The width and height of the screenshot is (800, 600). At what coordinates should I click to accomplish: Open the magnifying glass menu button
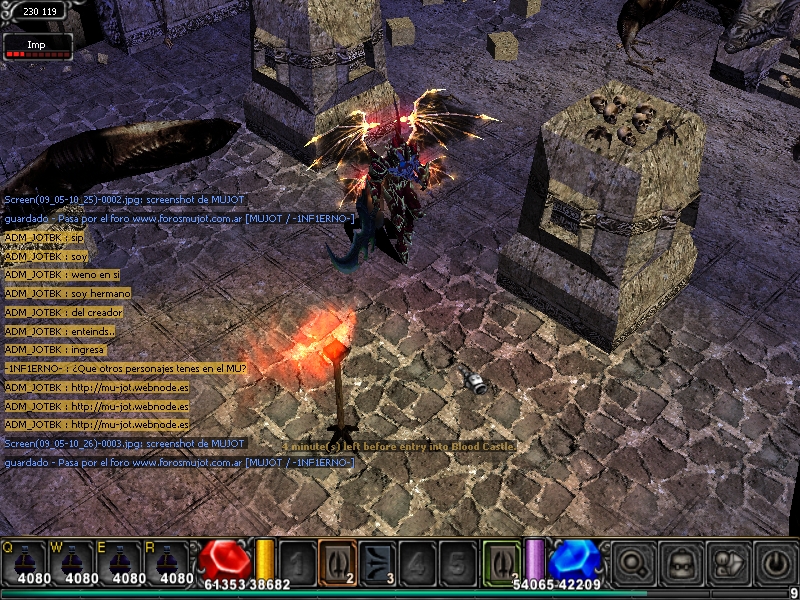[x=633, y=562]
